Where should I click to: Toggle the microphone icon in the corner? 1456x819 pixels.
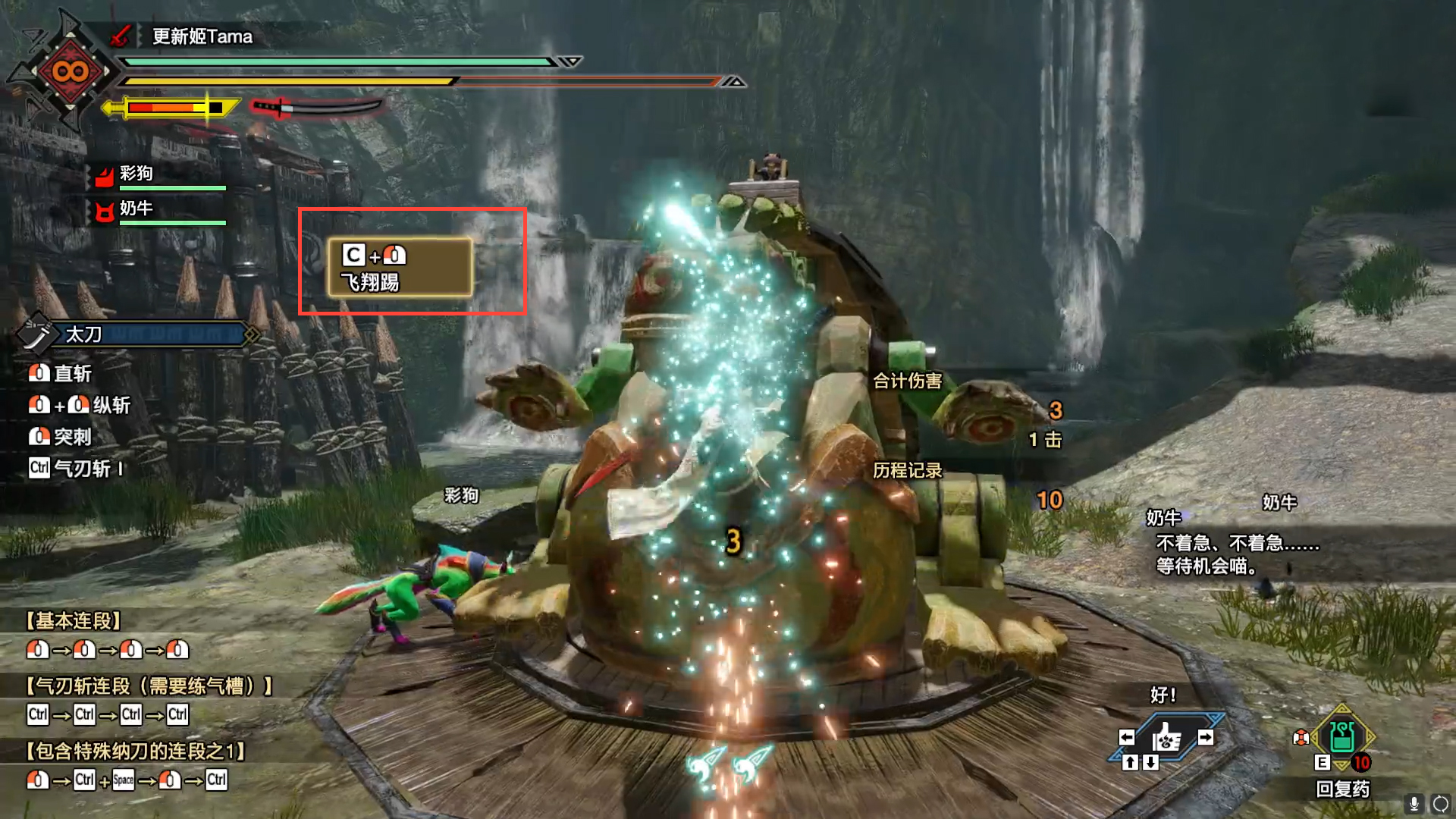coord(1414,804)
